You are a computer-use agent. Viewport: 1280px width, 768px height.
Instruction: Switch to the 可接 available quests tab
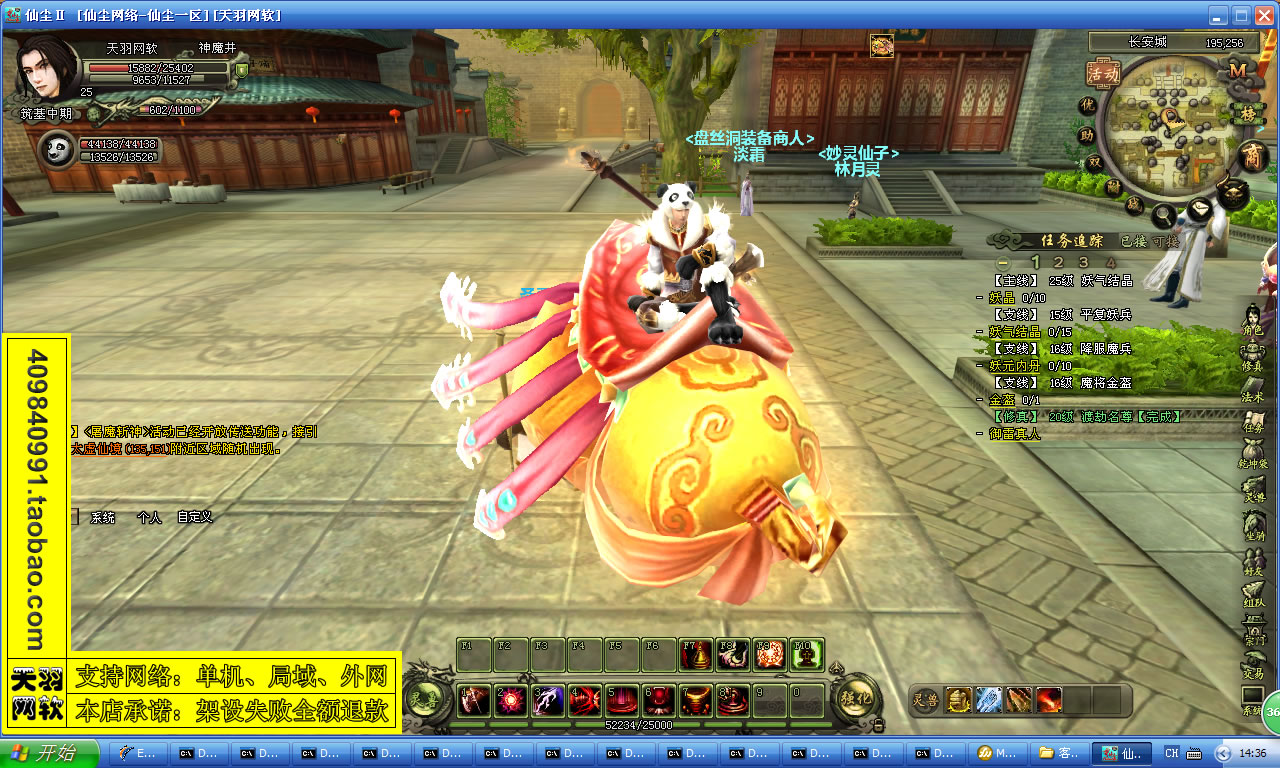tap(1166, 241)
